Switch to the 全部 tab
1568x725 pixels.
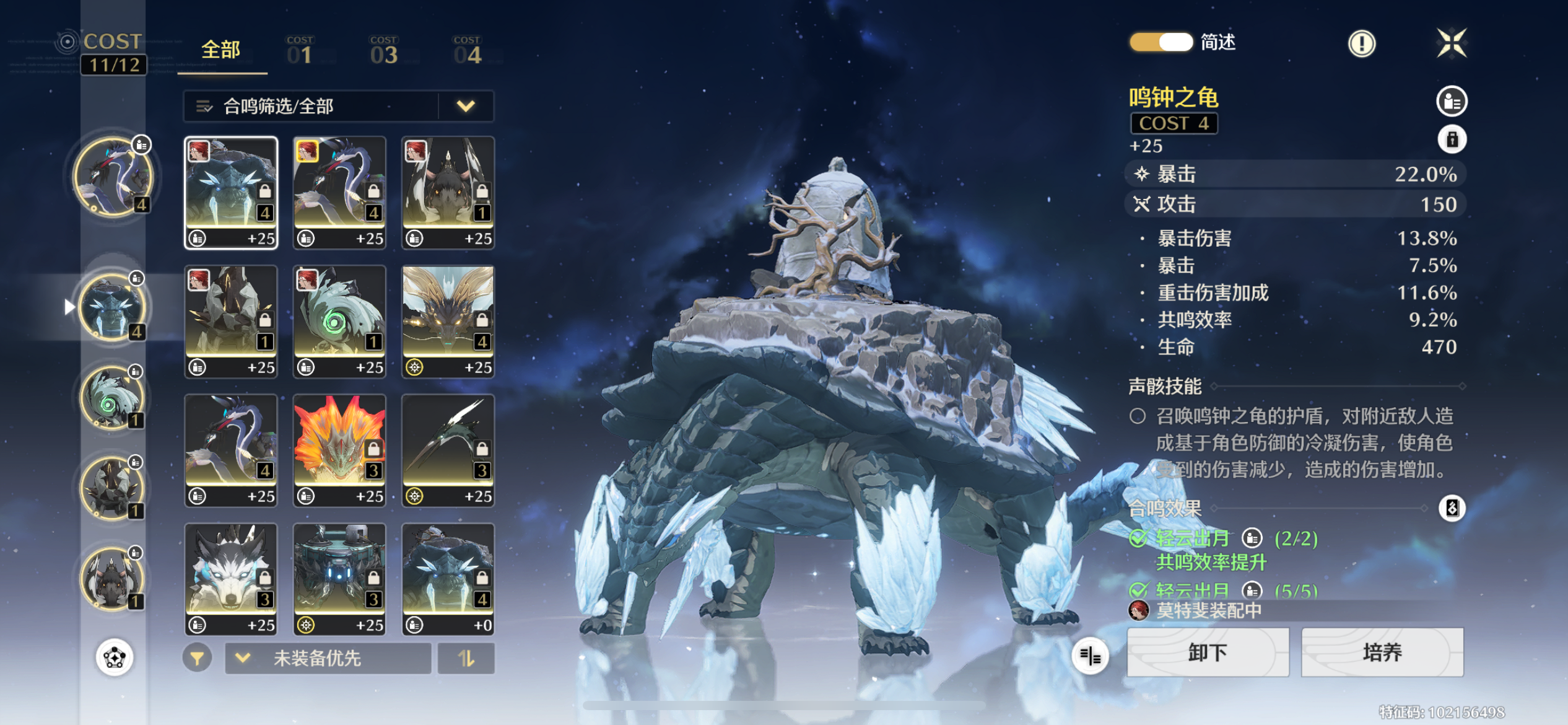(221, 51)
